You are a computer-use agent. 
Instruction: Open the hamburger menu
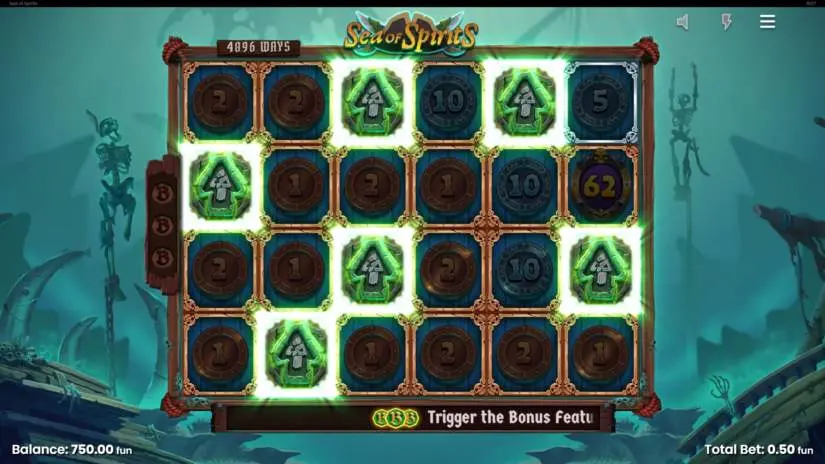pyautogui.click(x=767, y=22)
